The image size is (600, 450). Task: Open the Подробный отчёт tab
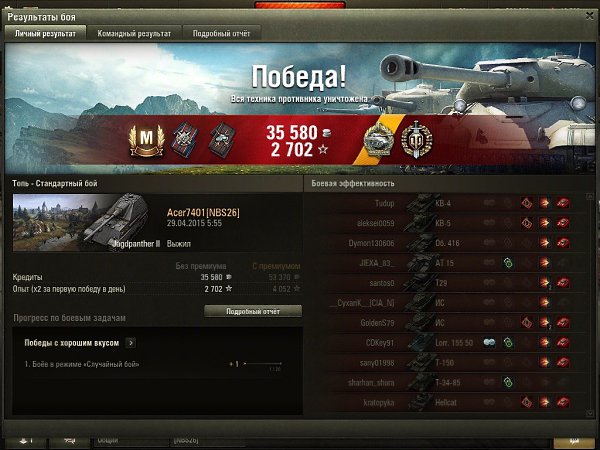click(x=221, y=33)
